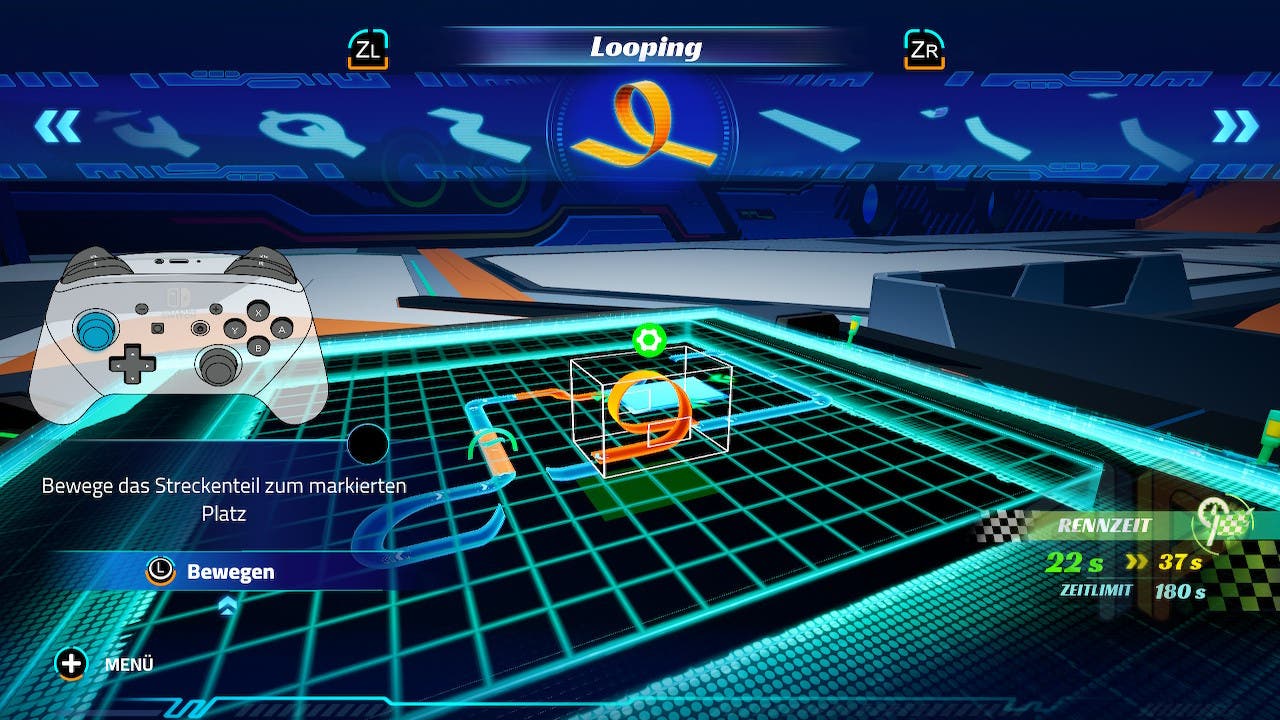This screenshot has width=1280, height=720.
Task: Click the green rotate marker above the loop
Action: [x=649, y=340]
